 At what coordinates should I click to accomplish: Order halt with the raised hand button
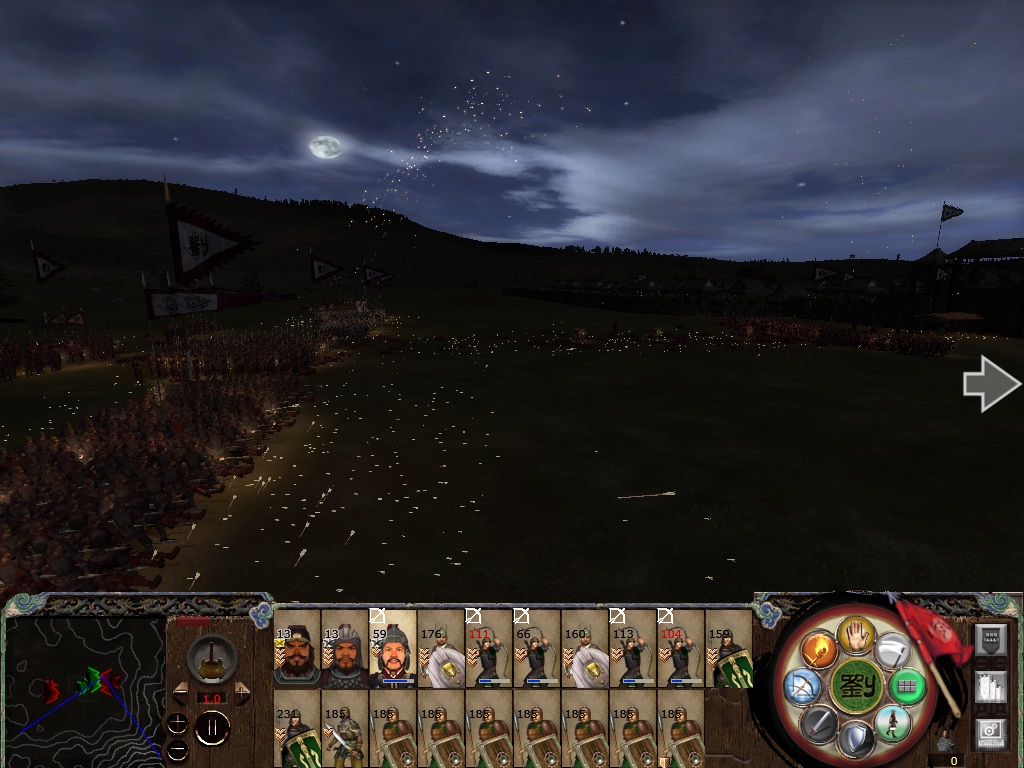[857, 634]
